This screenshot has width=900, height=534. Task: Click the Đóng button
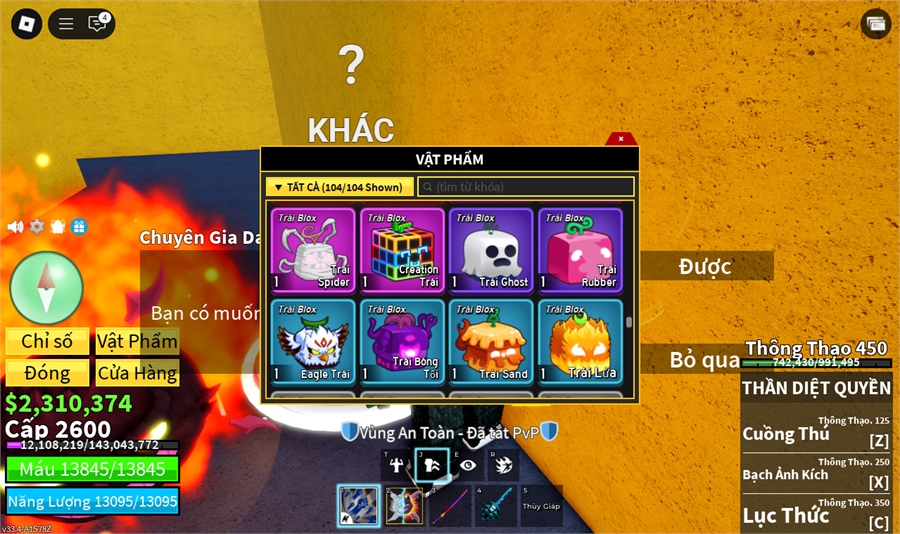pos(47,373)
